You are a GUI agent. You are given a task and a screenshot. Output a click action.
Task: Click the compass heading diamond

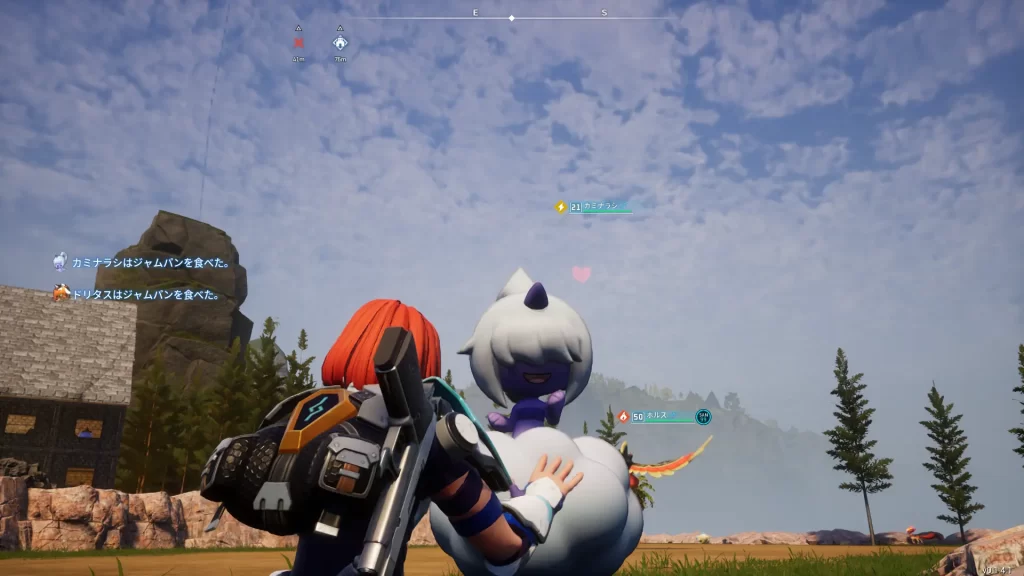(511, 18)
